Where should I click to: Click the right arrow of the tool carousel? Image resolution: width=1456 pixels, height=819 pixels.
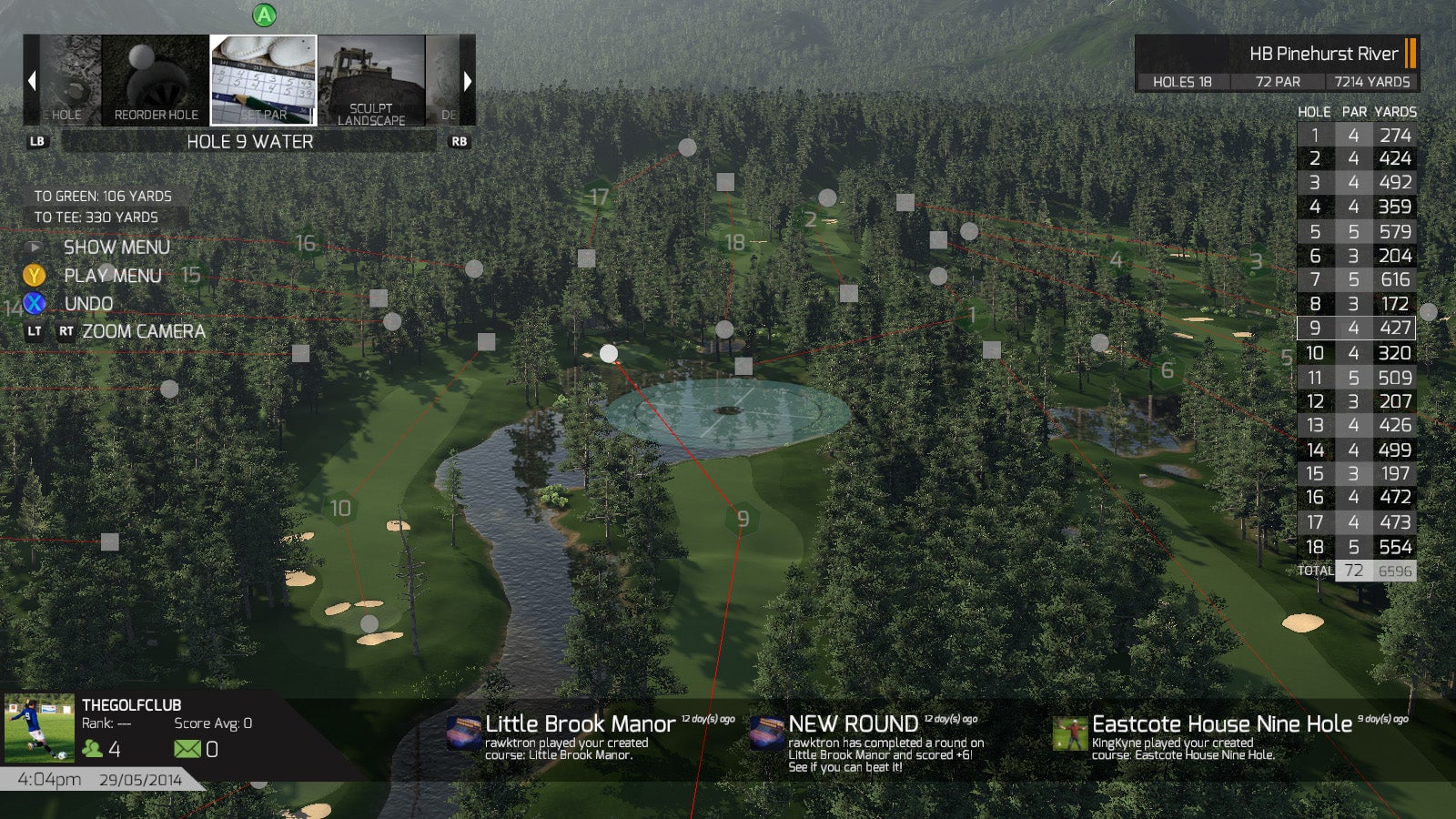pos(468,81)
